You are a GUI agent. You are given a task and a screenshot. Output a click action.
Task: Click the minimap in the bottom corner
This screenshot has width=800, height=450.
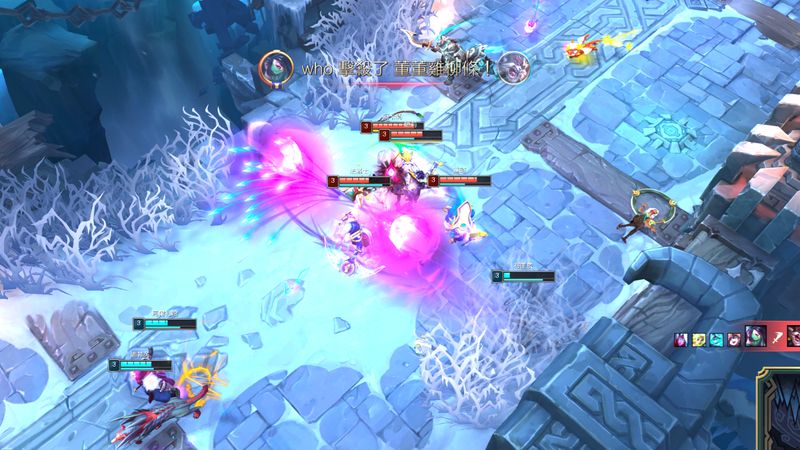[x=778, y=410]
